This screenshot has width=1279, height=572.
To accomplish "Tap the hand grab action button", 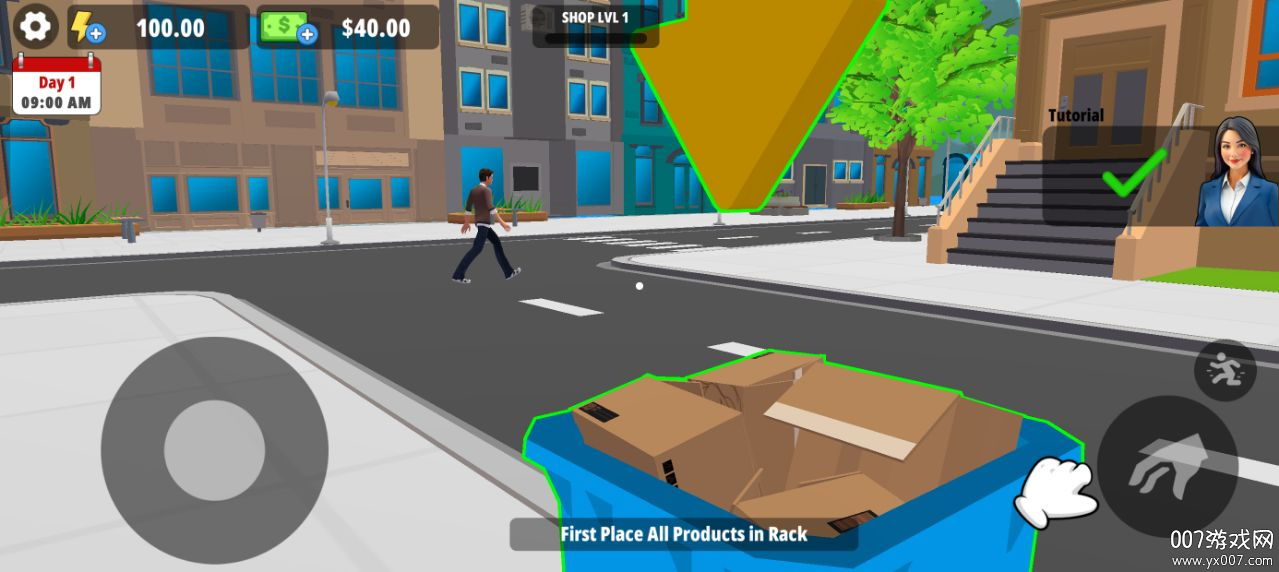I will (x=1167, y=465).
